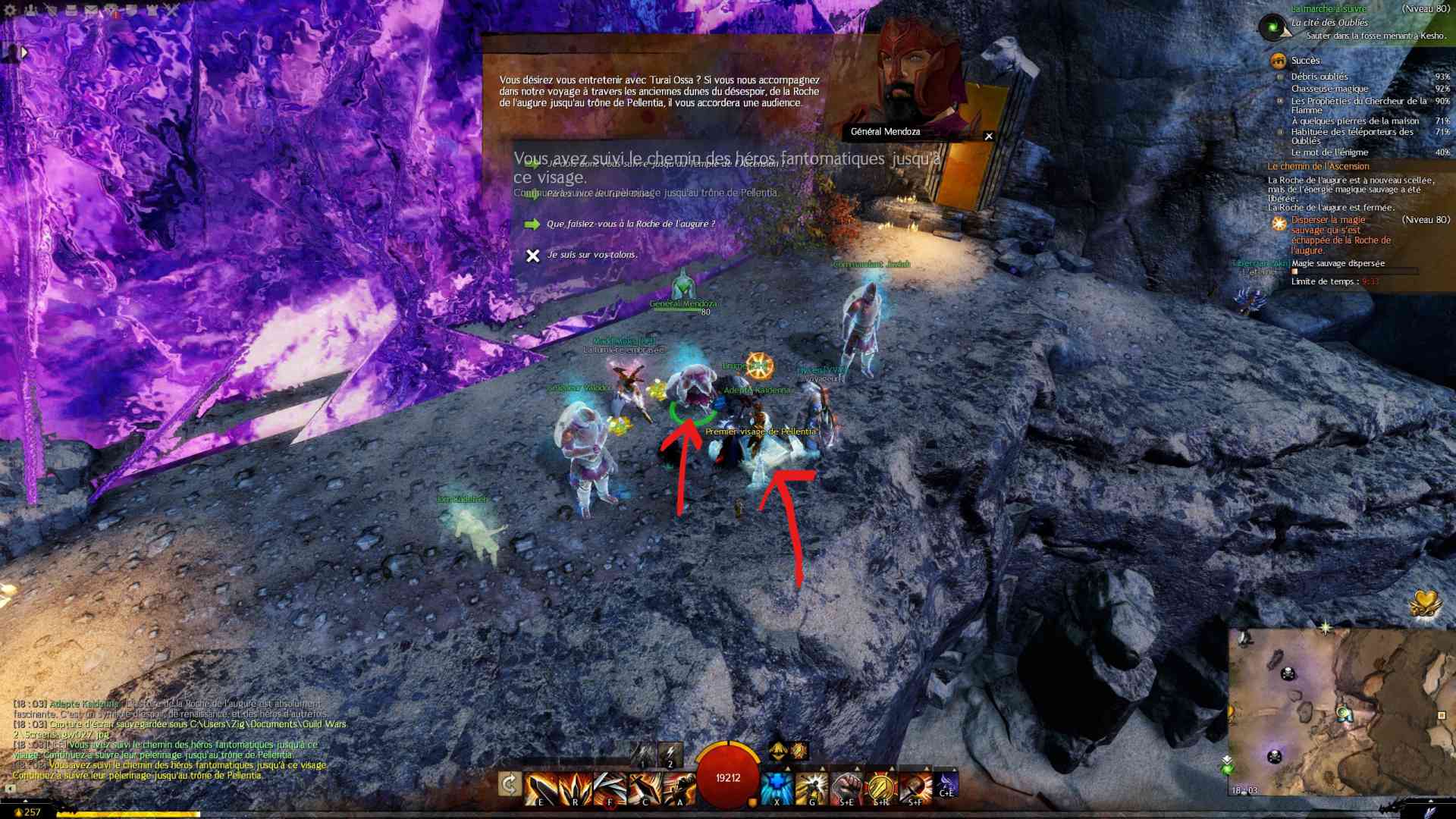Image resolution: width=1456 pixels, height=819 pixels.
Task: Open the mail envelope icon
Action: (x=90, y=11)
